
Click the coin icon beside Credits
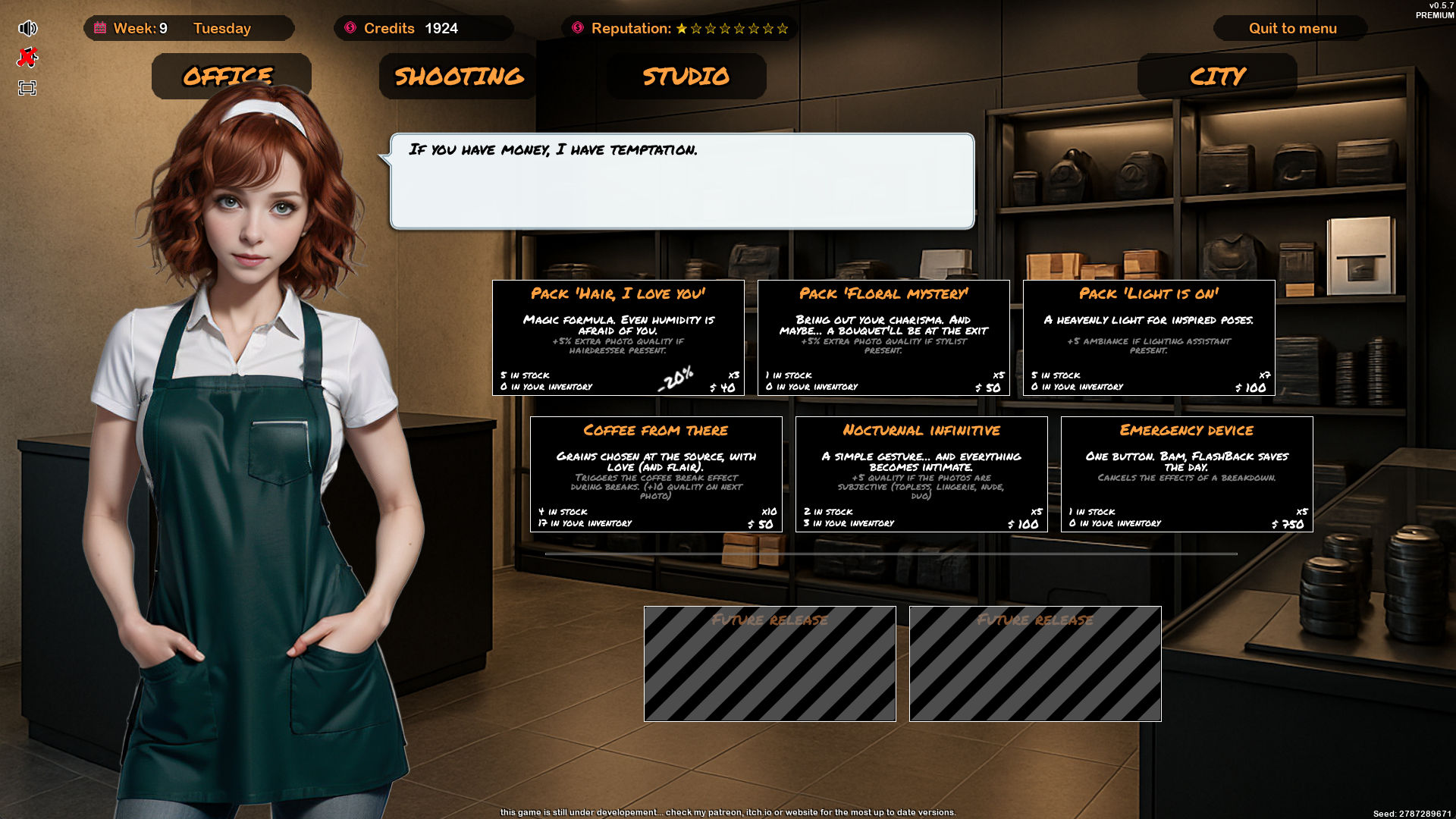coord(350,28)
